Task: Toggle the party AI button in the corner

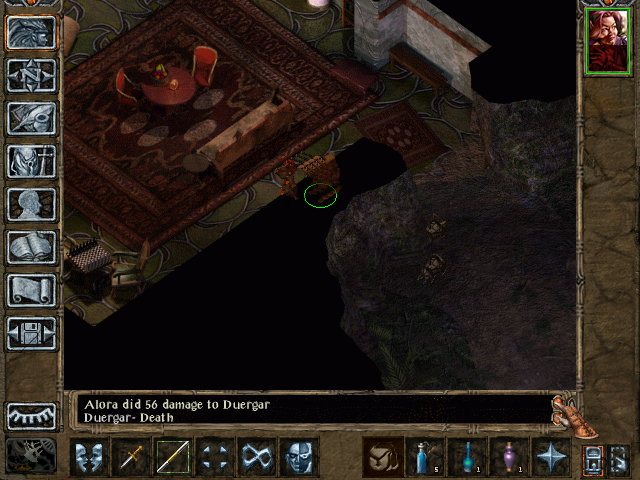Action: (32, 455)
